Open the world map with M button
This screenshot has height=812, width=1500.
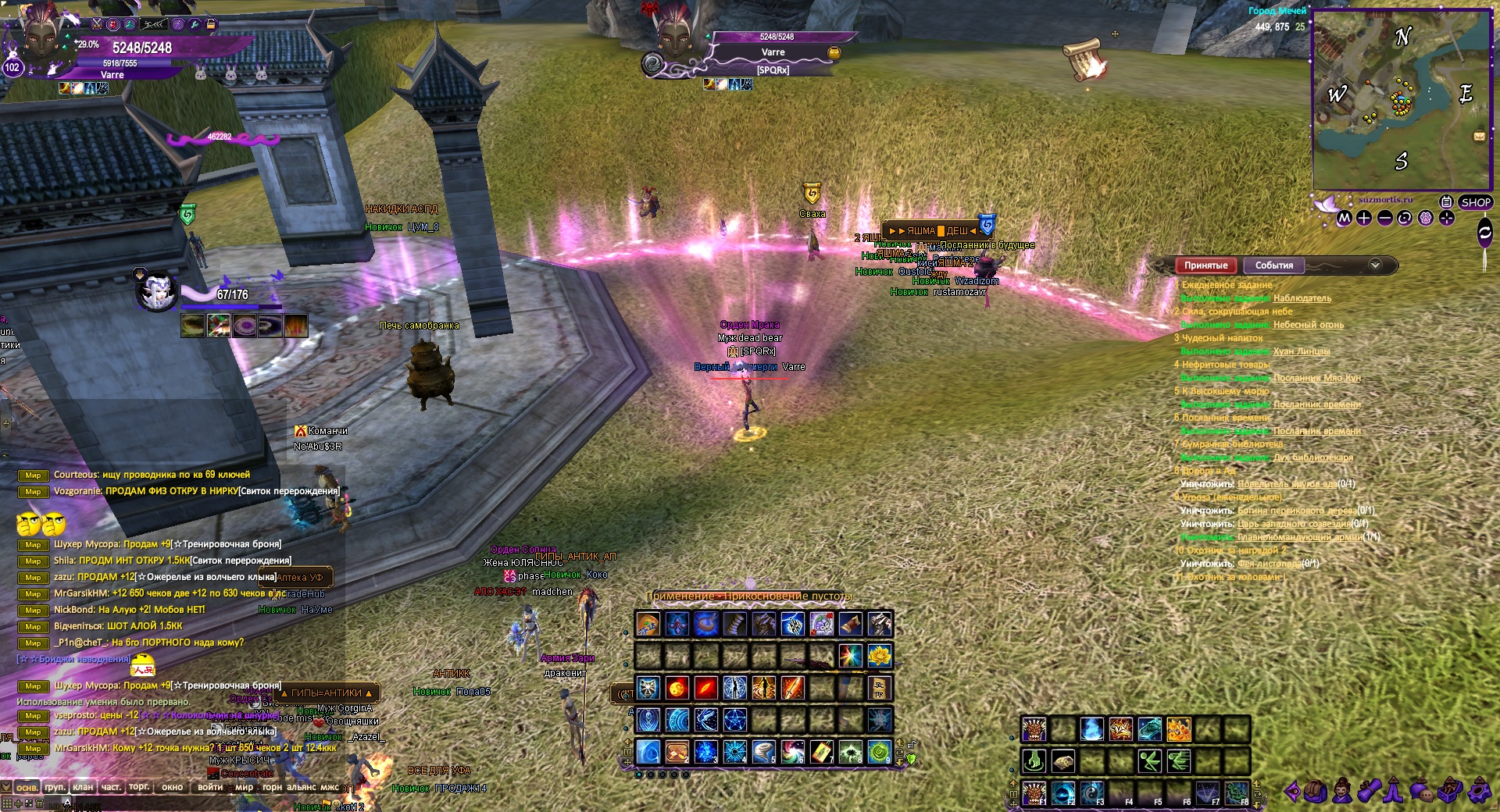[x=1344, y=219]
